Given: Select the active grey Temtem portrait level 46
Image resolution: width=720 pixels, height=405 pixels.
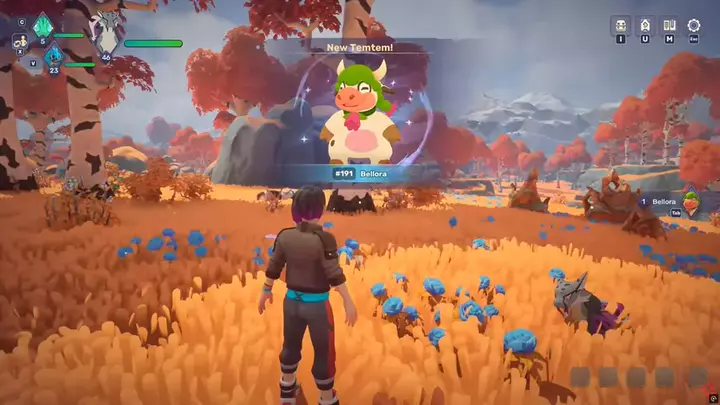Looking at the screenshot, I should pos(106,34).
